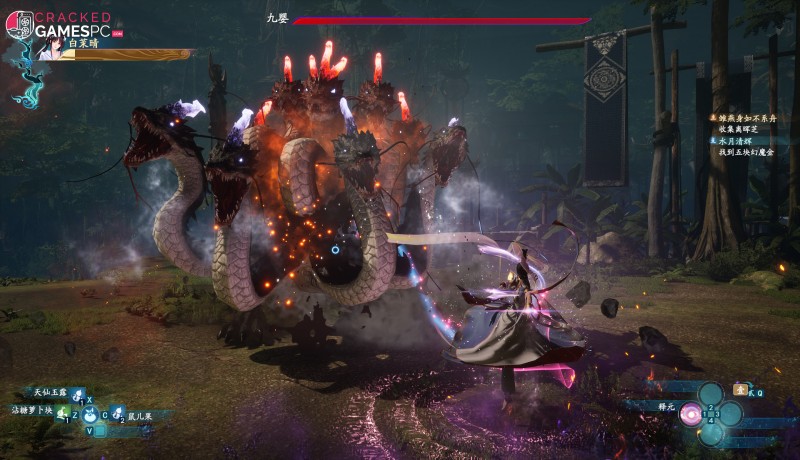800x460 pixels.
Task: Use the 鼠儿果 item slot
Action: click(x=116, y=412)
